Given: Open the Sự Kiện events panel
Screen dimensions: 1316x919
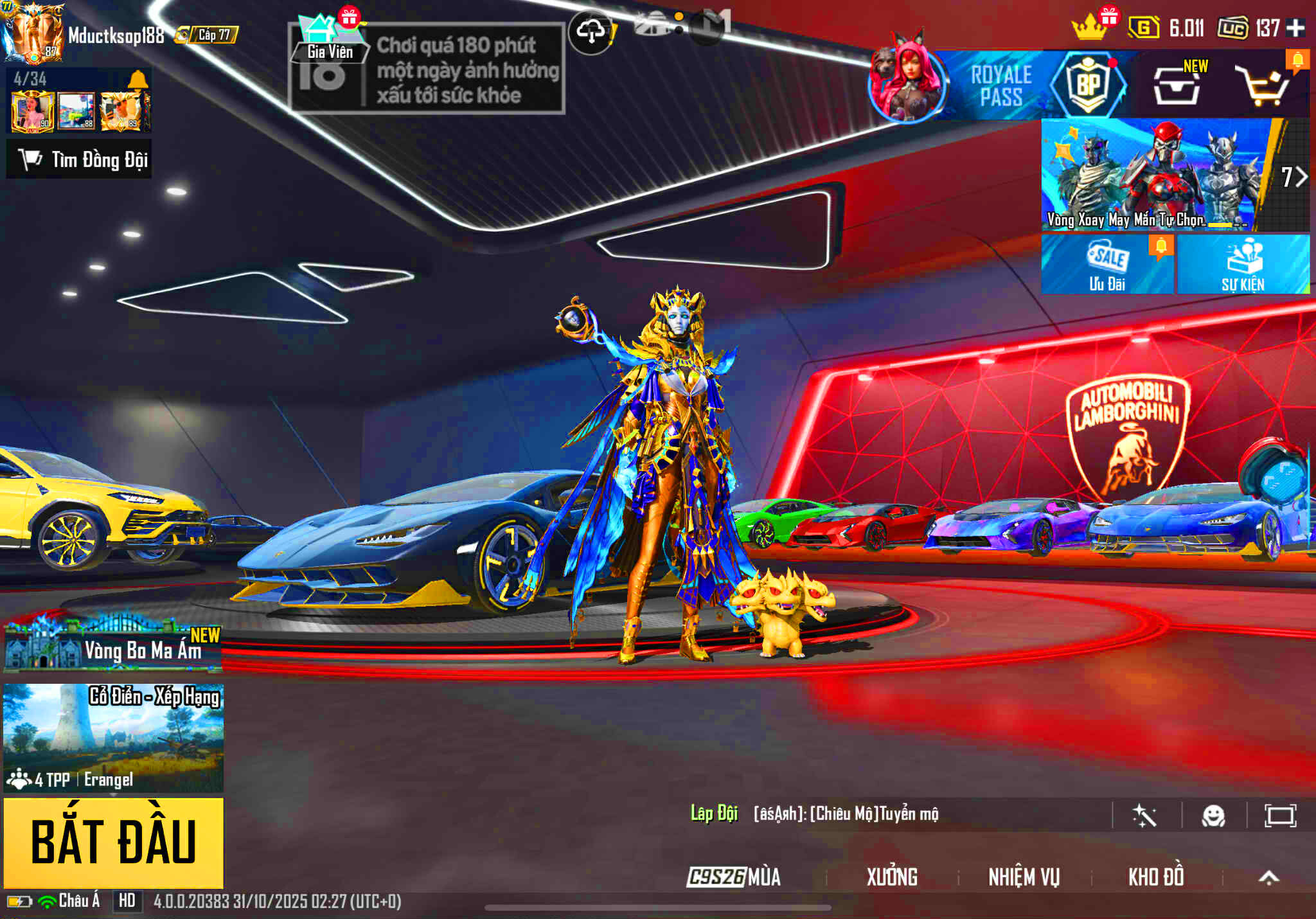Looking at the screenshot, I should [x=1243, y=265].
